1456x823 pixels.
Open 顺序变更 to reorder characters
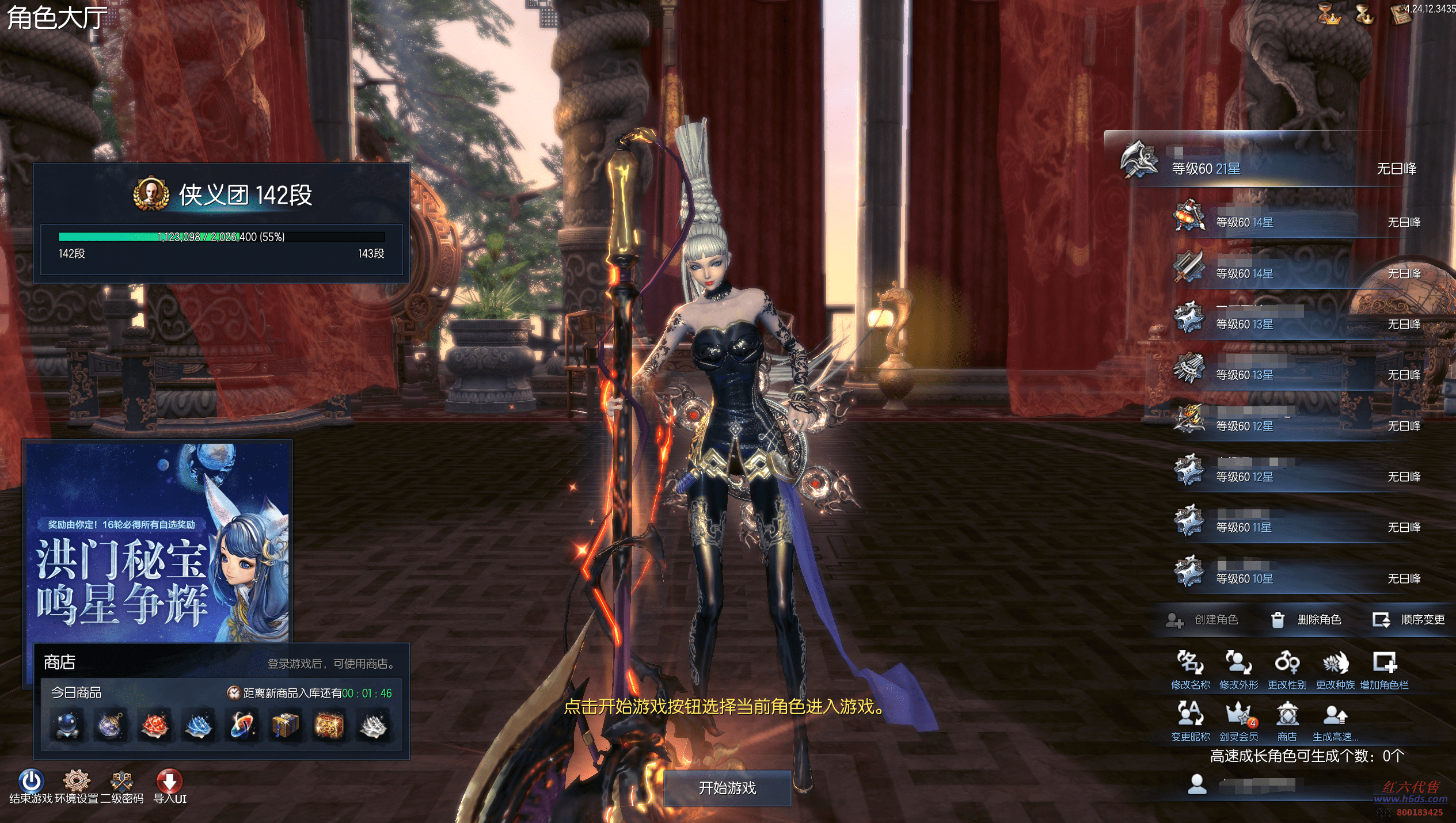pos(1409,620)
